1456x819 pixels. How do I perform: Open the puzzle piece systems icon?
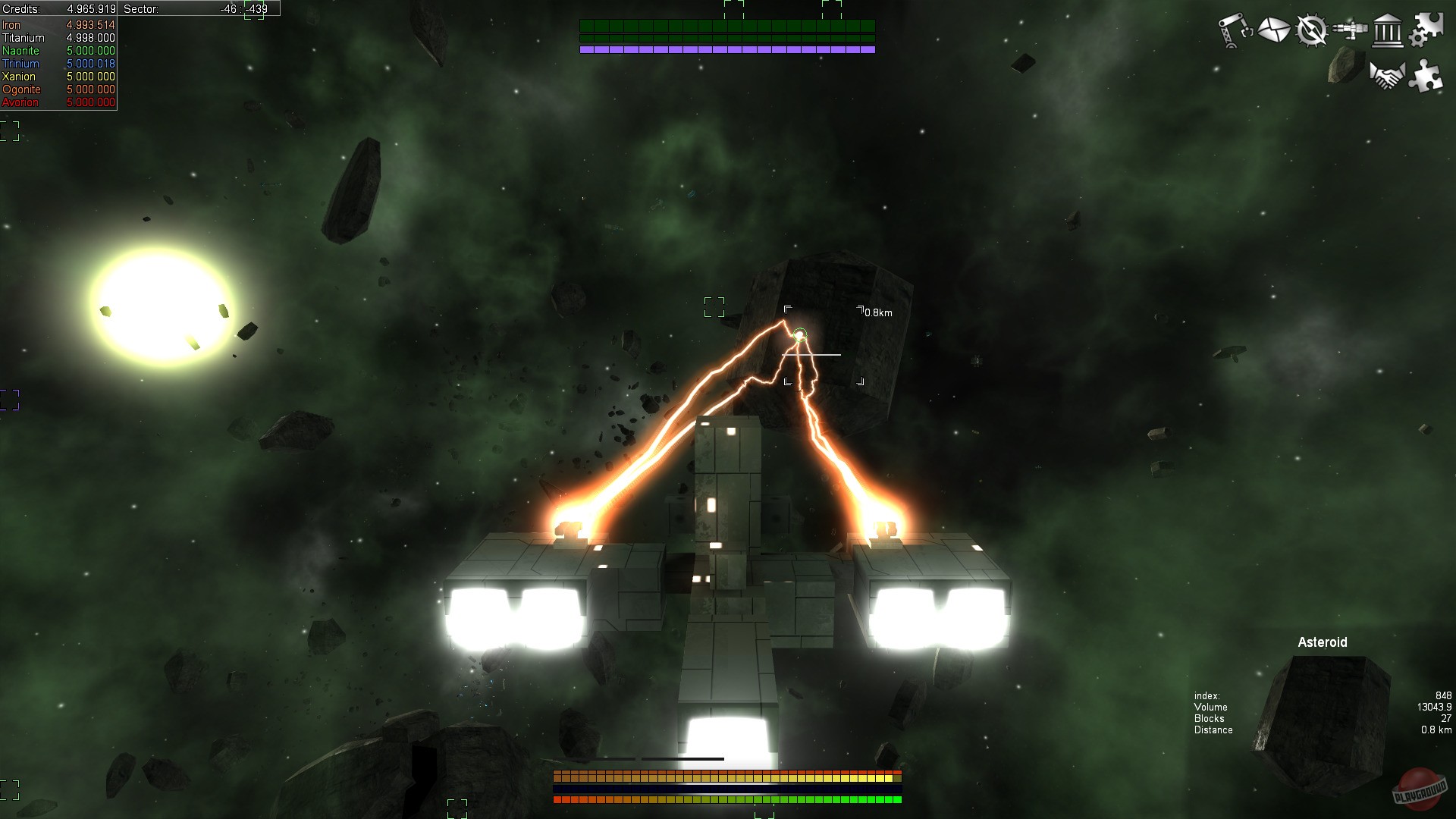[x=1429, y=77]
